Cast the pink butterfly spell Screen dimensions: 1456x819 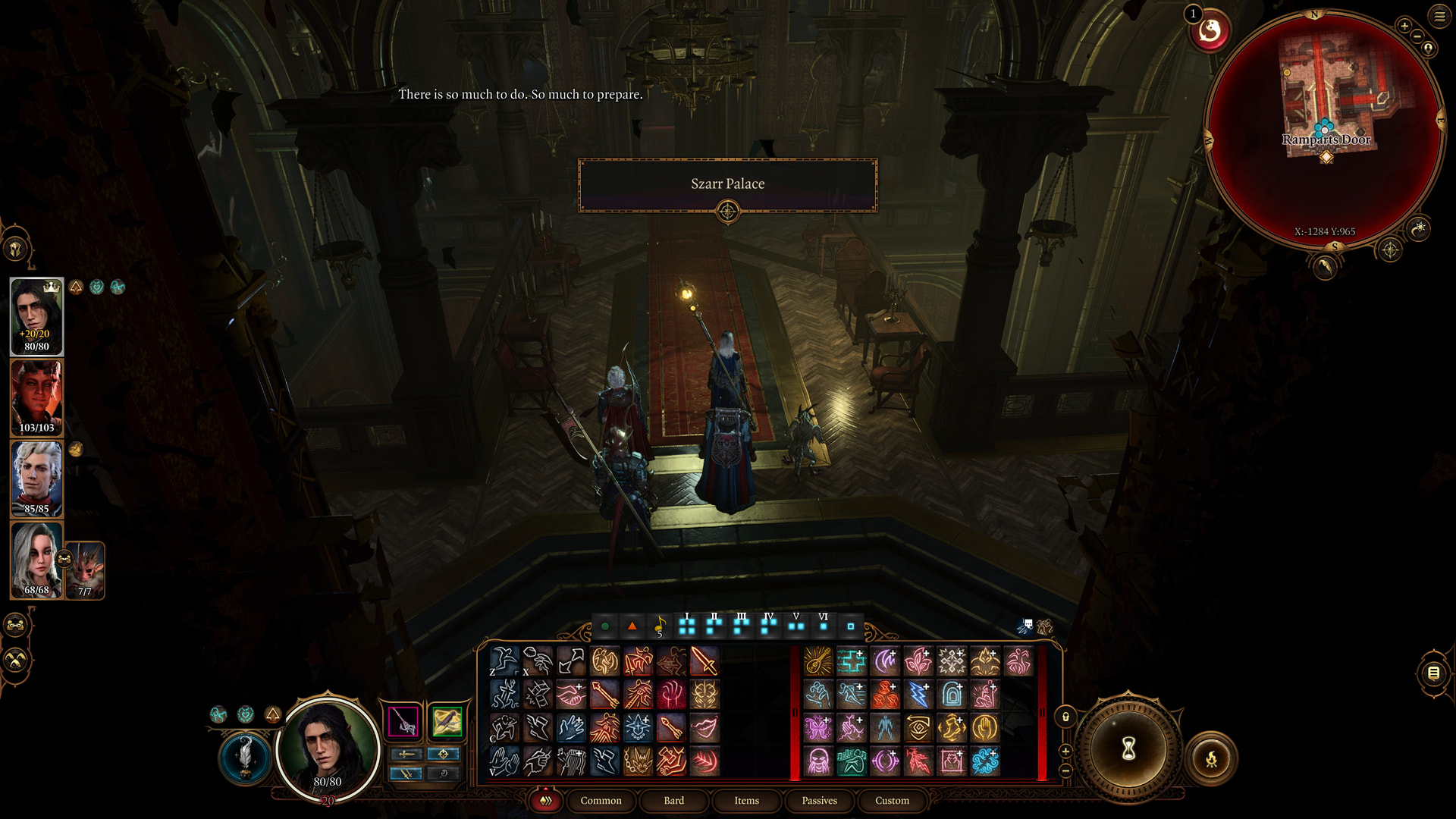(817, 728)
